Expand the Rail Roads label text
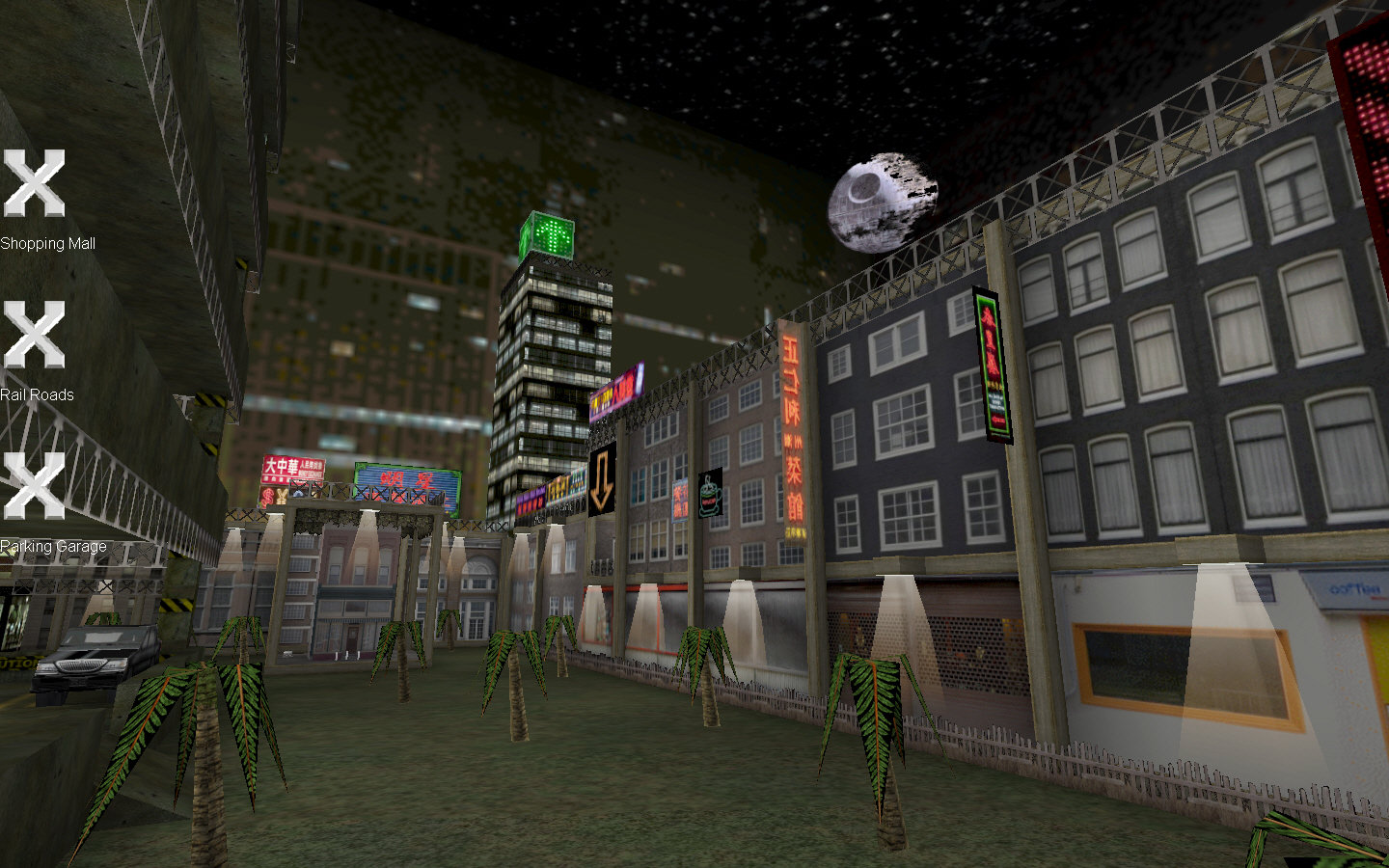 (39, 394)
